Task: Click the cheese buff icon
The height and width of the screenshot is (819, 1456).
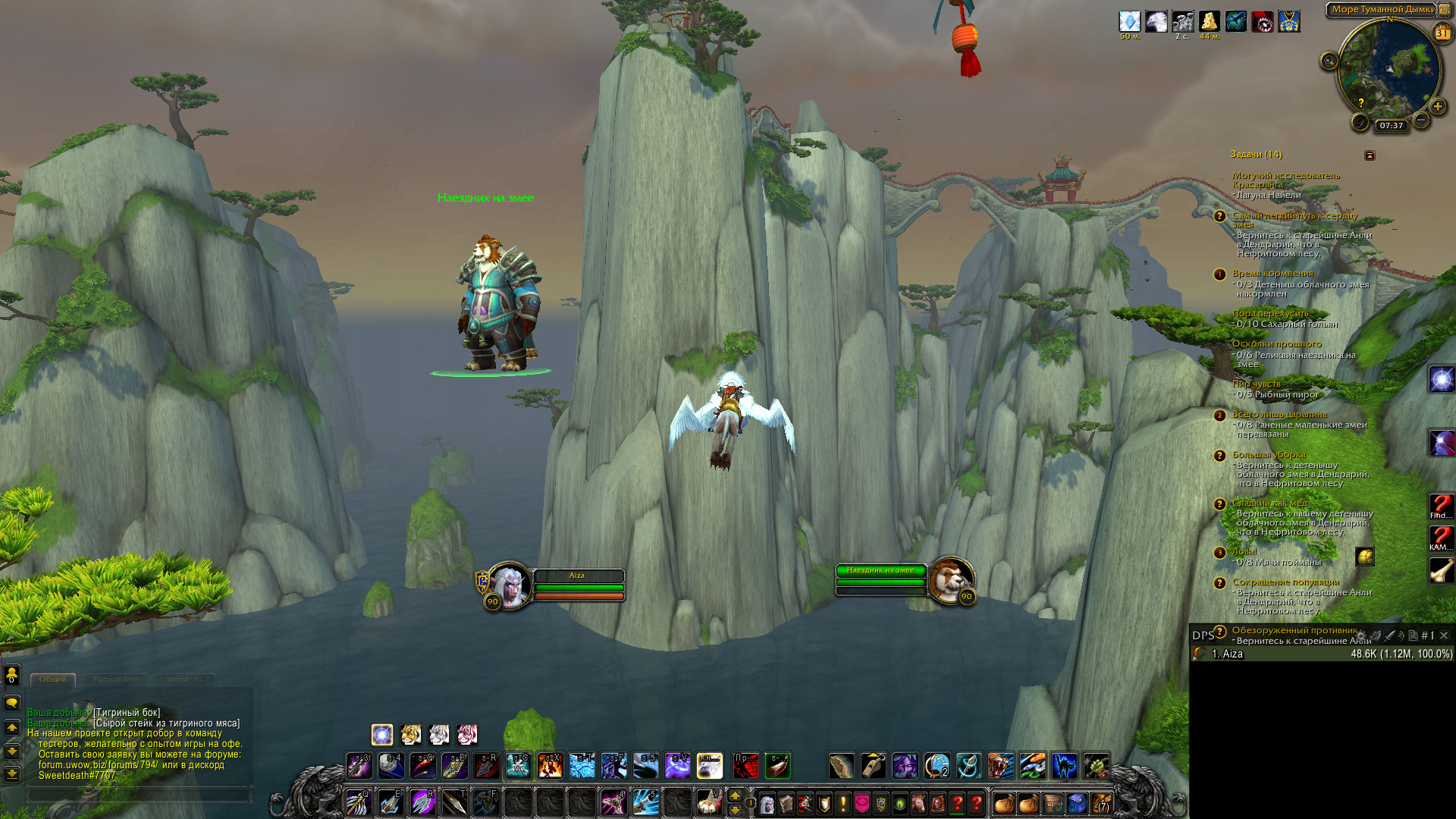Action: (x=1209, y=21)
